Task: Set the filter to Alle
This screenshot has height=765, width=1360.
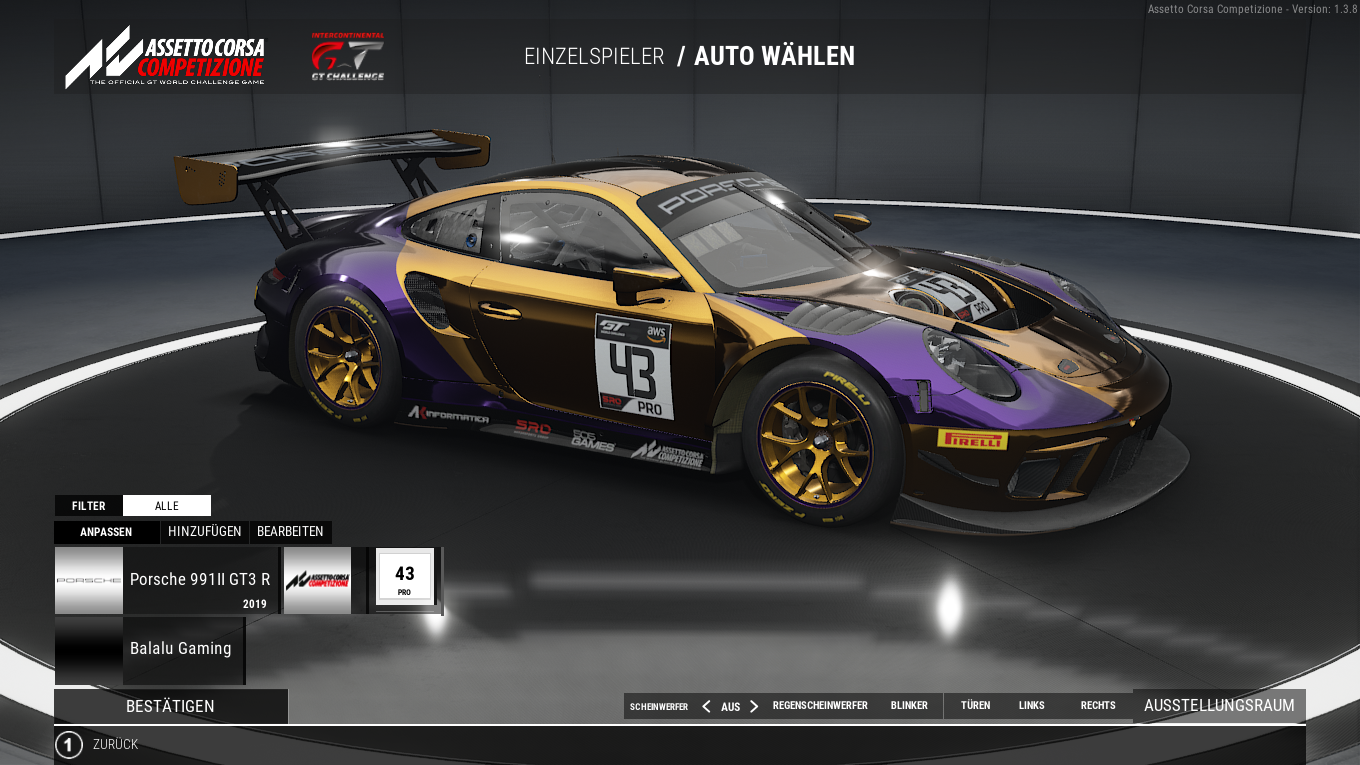Action: coord(166,506)
